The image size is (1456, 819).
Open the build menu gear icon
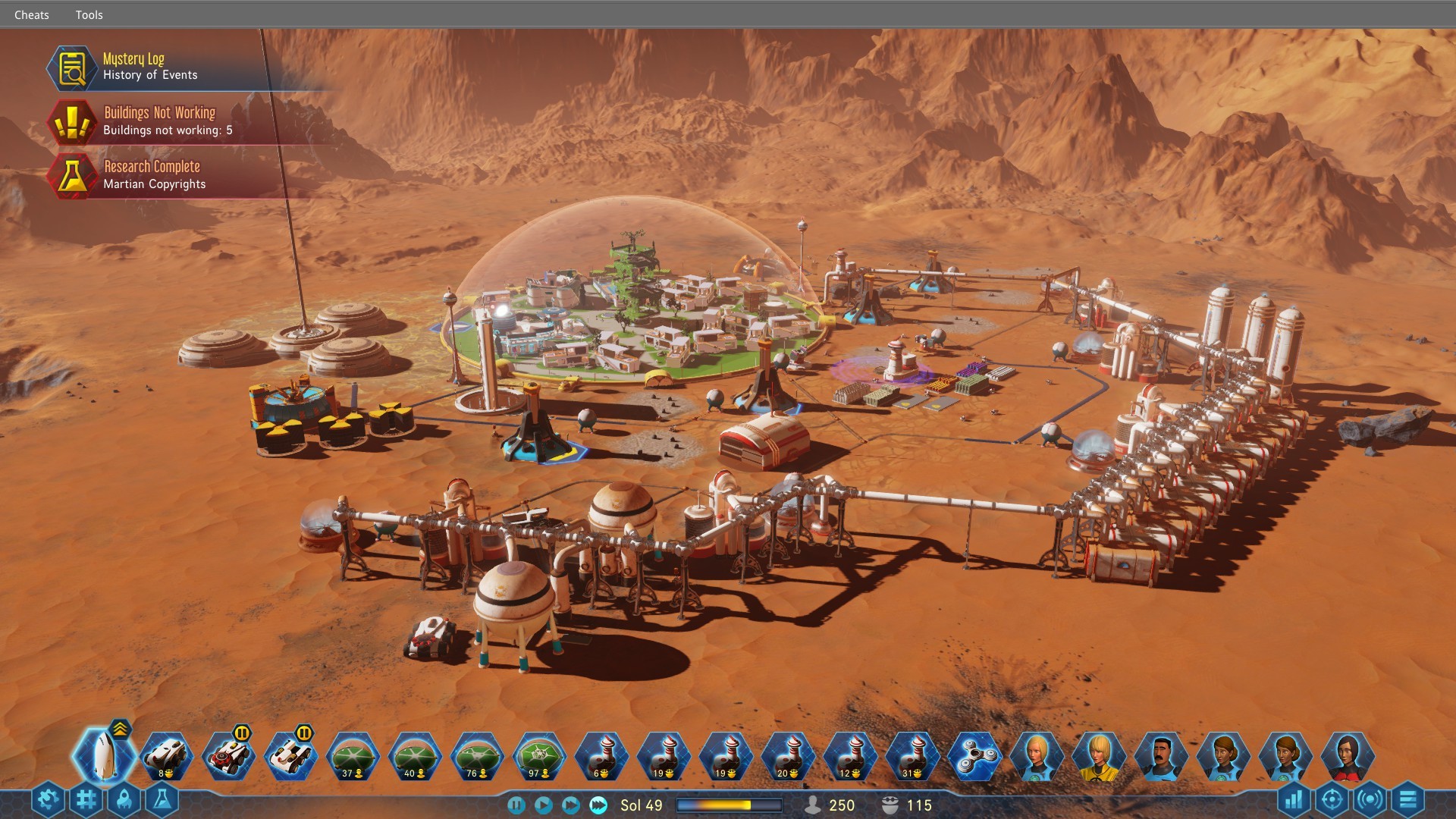(x=47, y=799)
